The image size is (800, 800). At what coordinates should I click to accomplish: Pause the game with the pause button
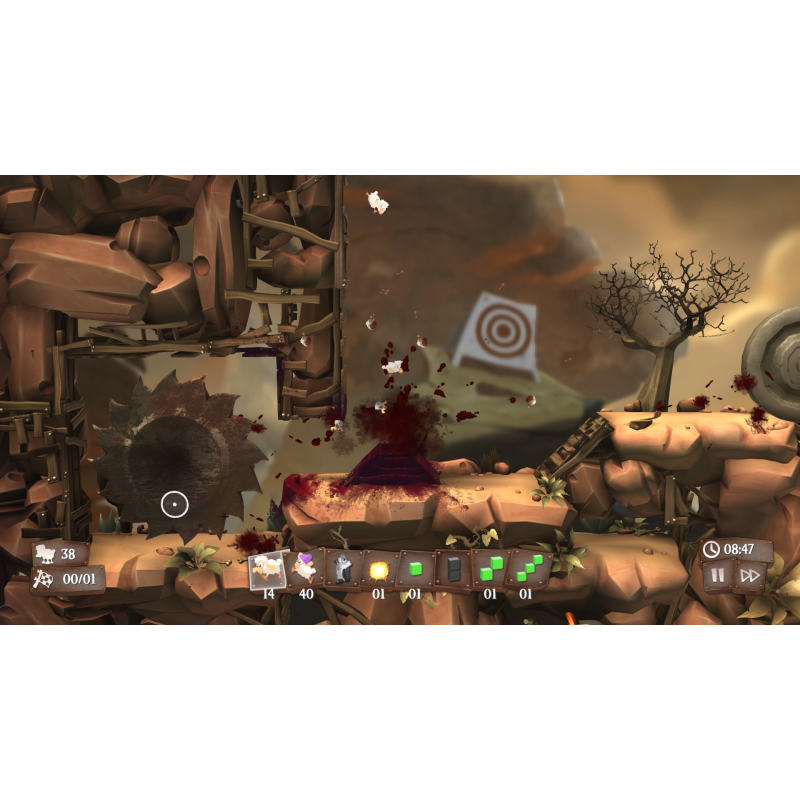click(x=716, y=575)
